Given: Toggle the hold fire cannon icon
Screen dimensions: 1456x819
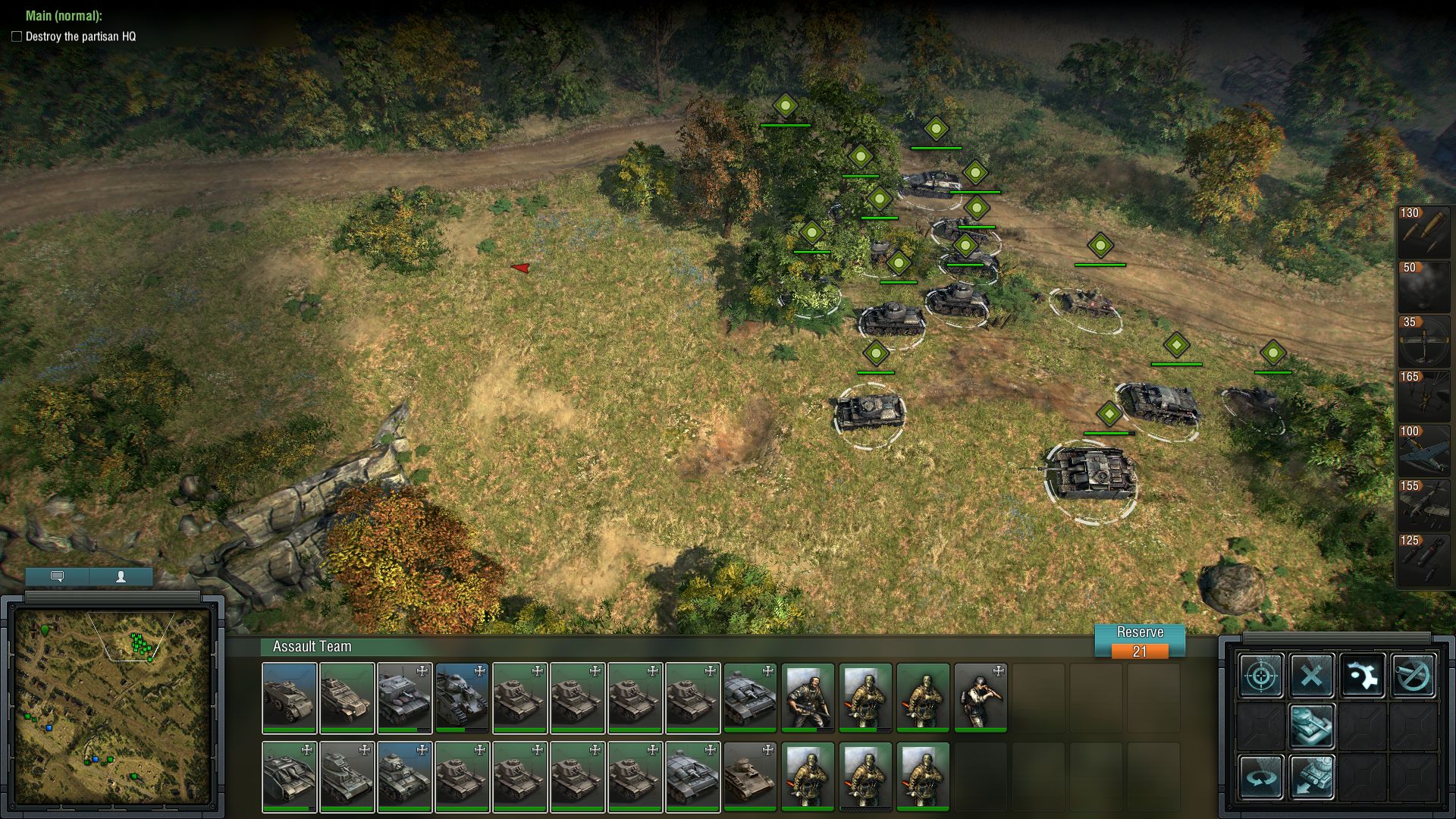Looking at the screenshot, I should (1413, 675).
